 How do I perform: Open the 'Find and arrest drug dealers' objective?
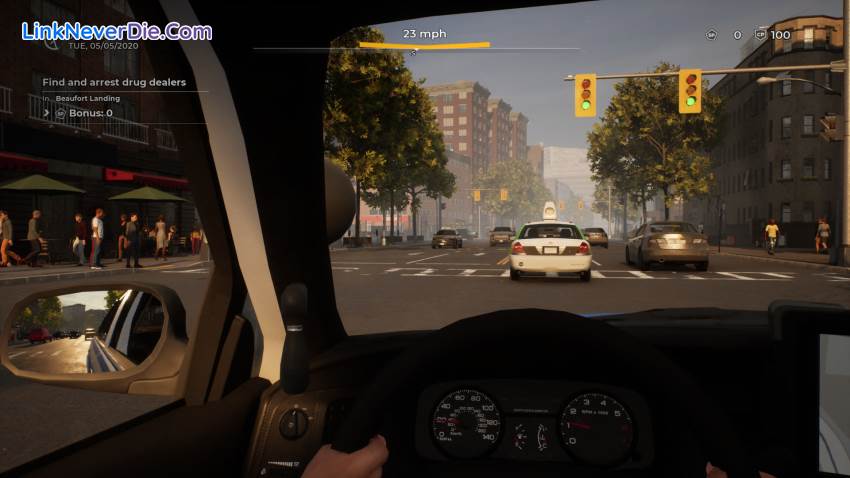(114, 82)
